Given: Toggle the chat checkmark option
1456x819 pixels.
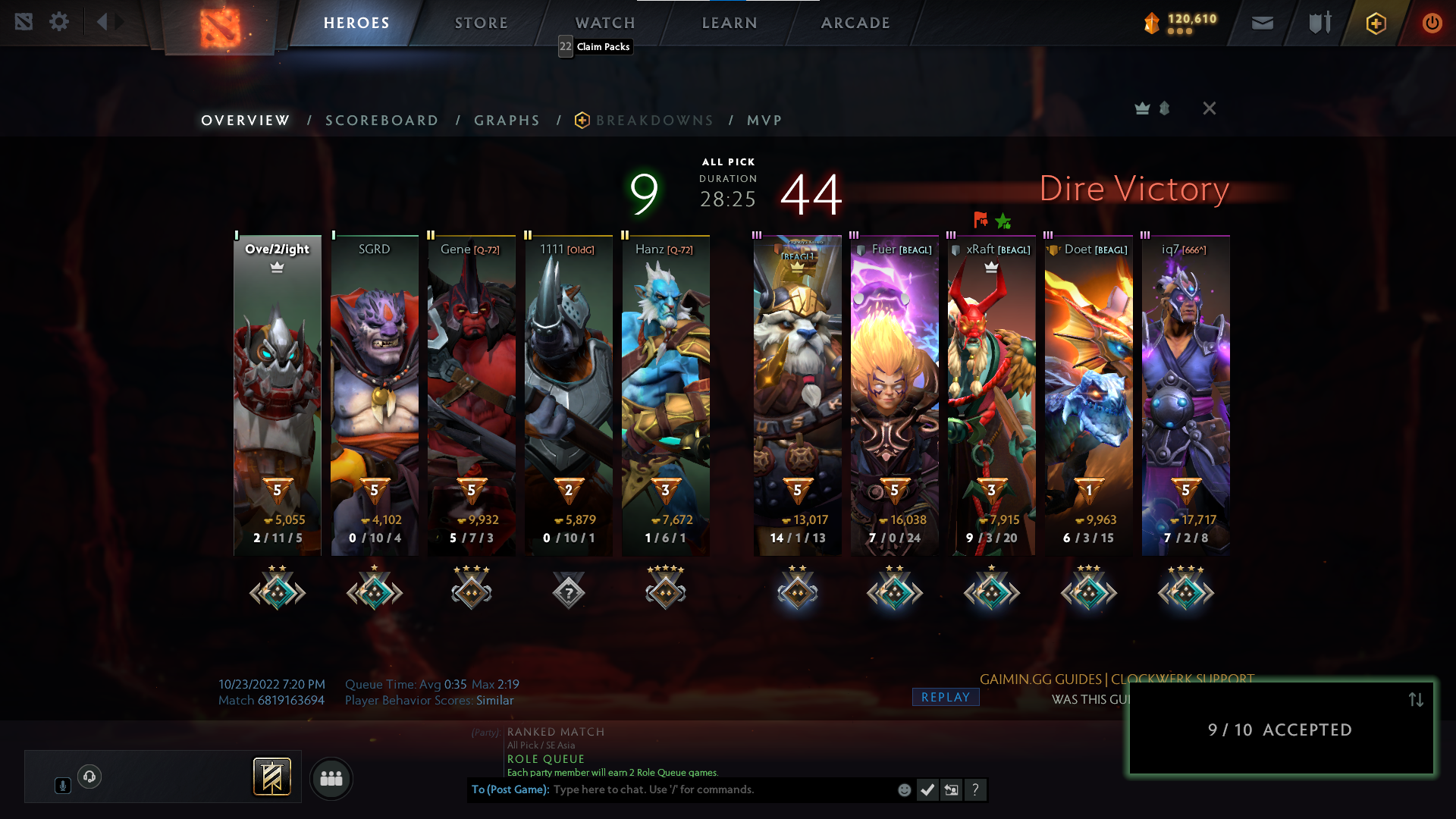Looking at the screenshot, I should [x=927, y=789].
